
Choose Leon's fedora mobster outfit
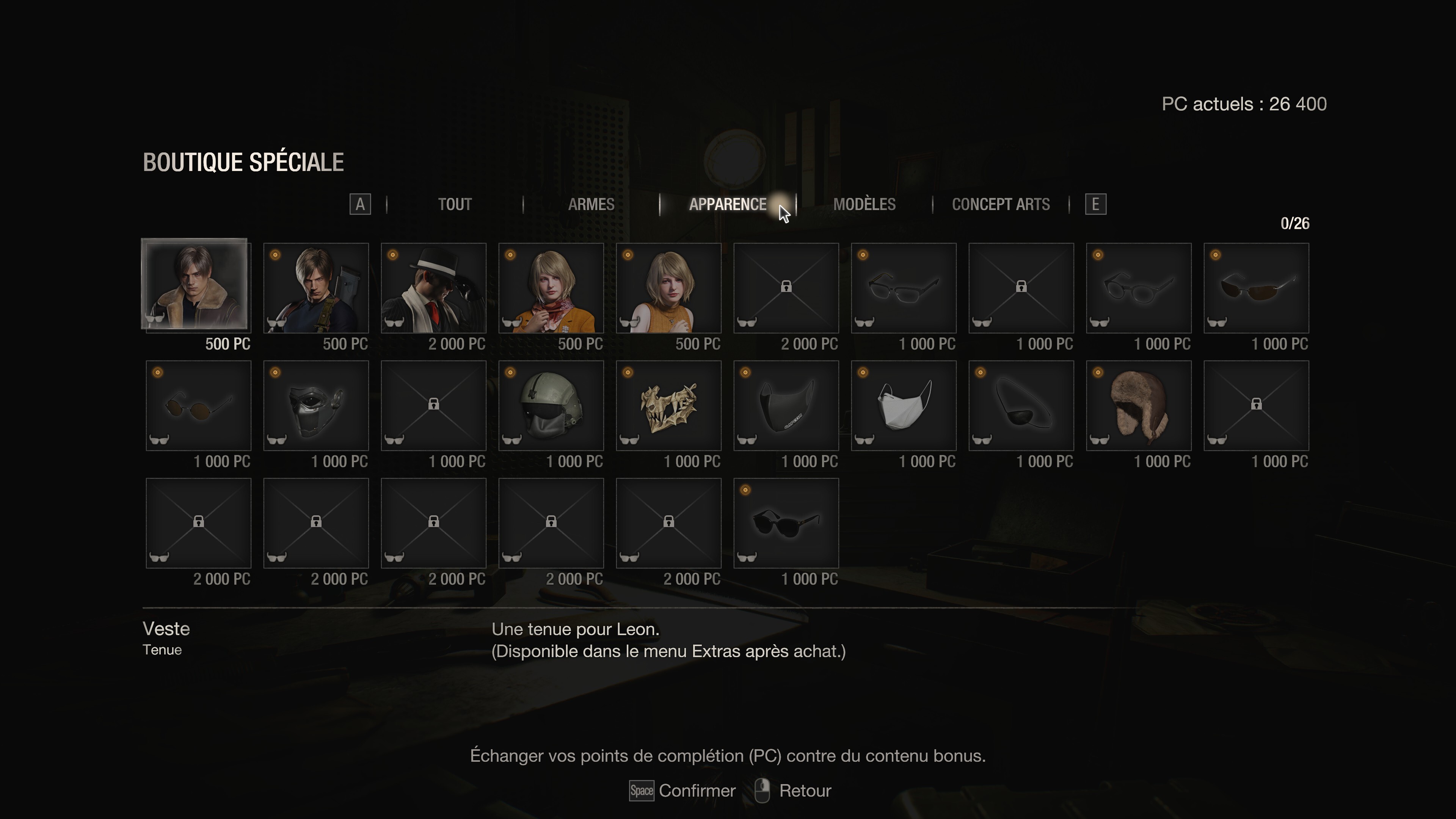433,288
